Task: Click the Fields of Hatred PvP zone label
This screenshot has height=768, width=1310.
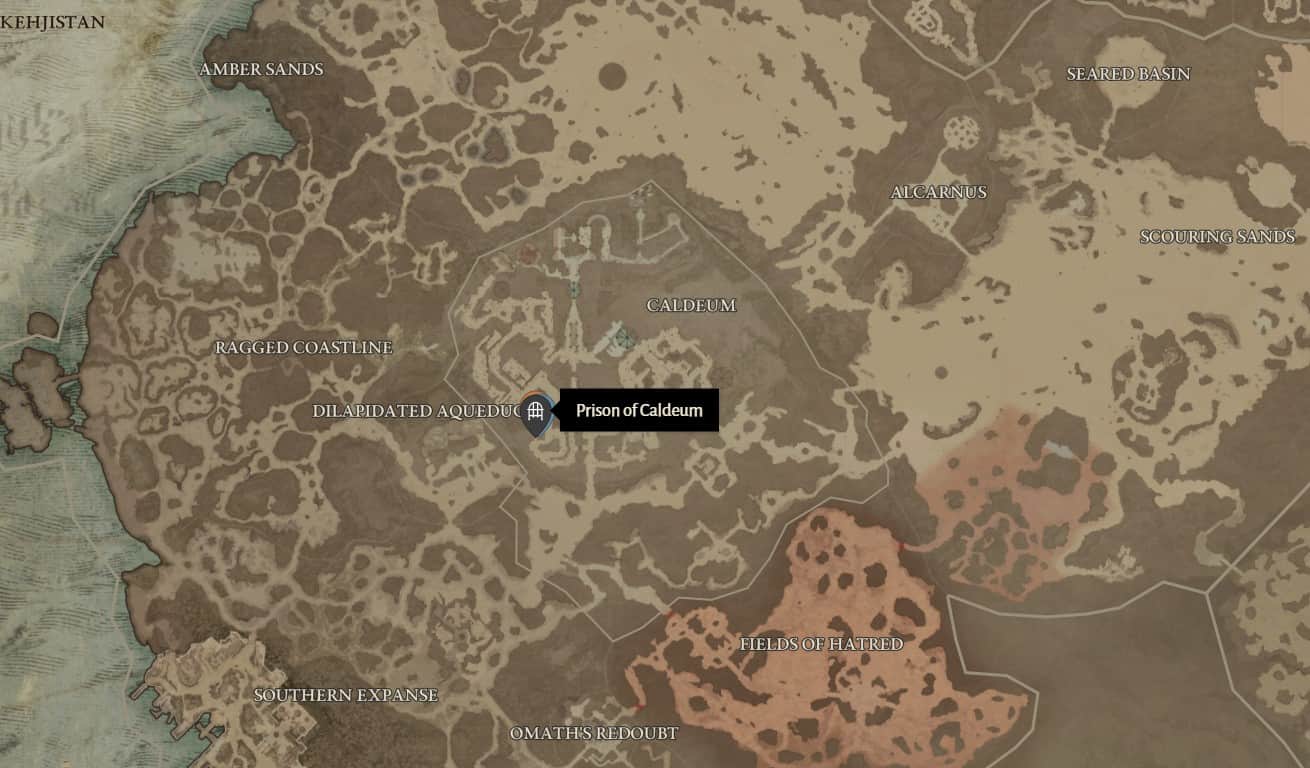Action: [822, 645]
